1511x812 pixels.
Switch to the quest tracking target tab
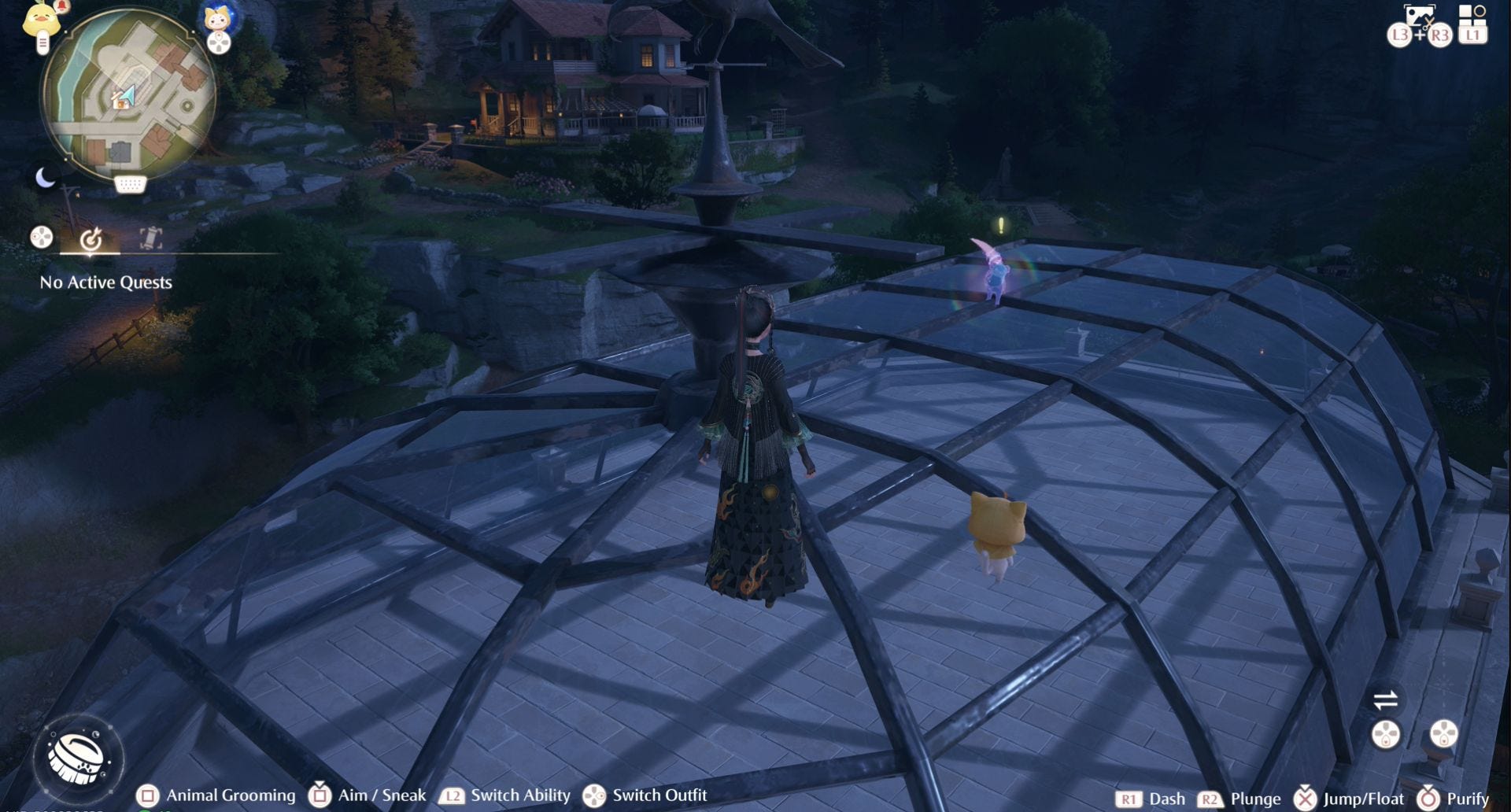point(91,238)
